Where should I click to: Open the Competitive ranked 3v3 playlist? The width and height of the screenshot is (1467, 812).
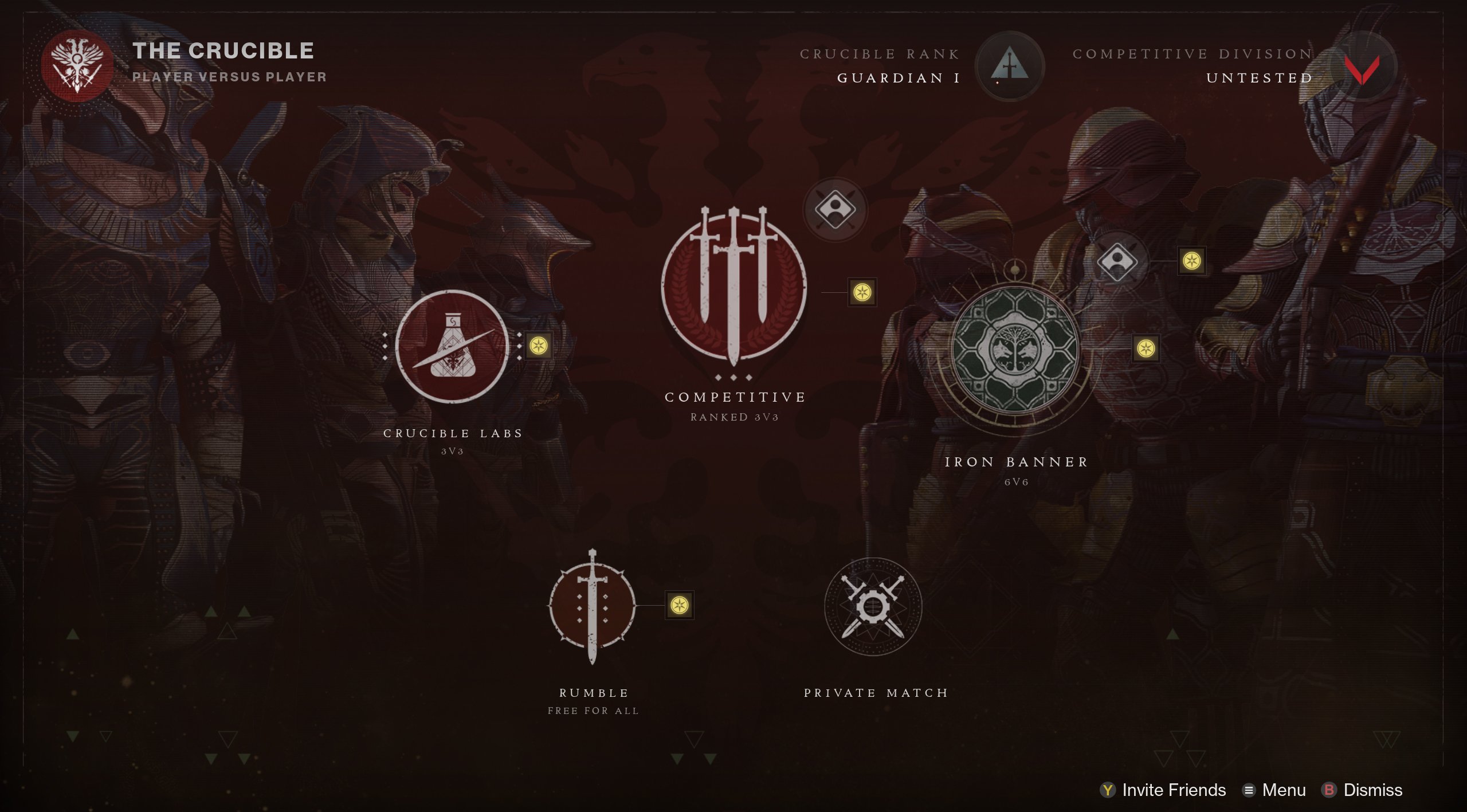click(x=733, y=287)
